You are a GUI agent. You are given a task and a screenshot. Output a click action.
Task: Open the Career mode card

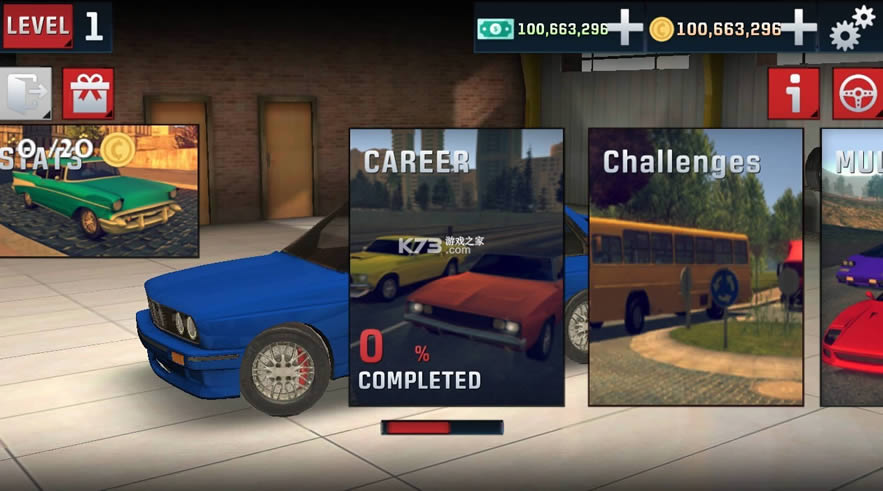click(456, 266)
